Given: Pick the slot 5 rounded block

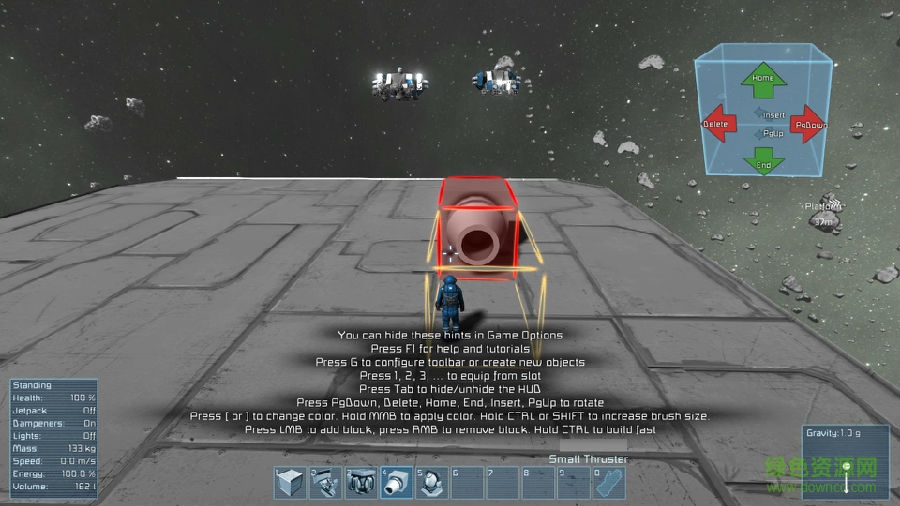Looking at the screenshot, I should point(431,483).
